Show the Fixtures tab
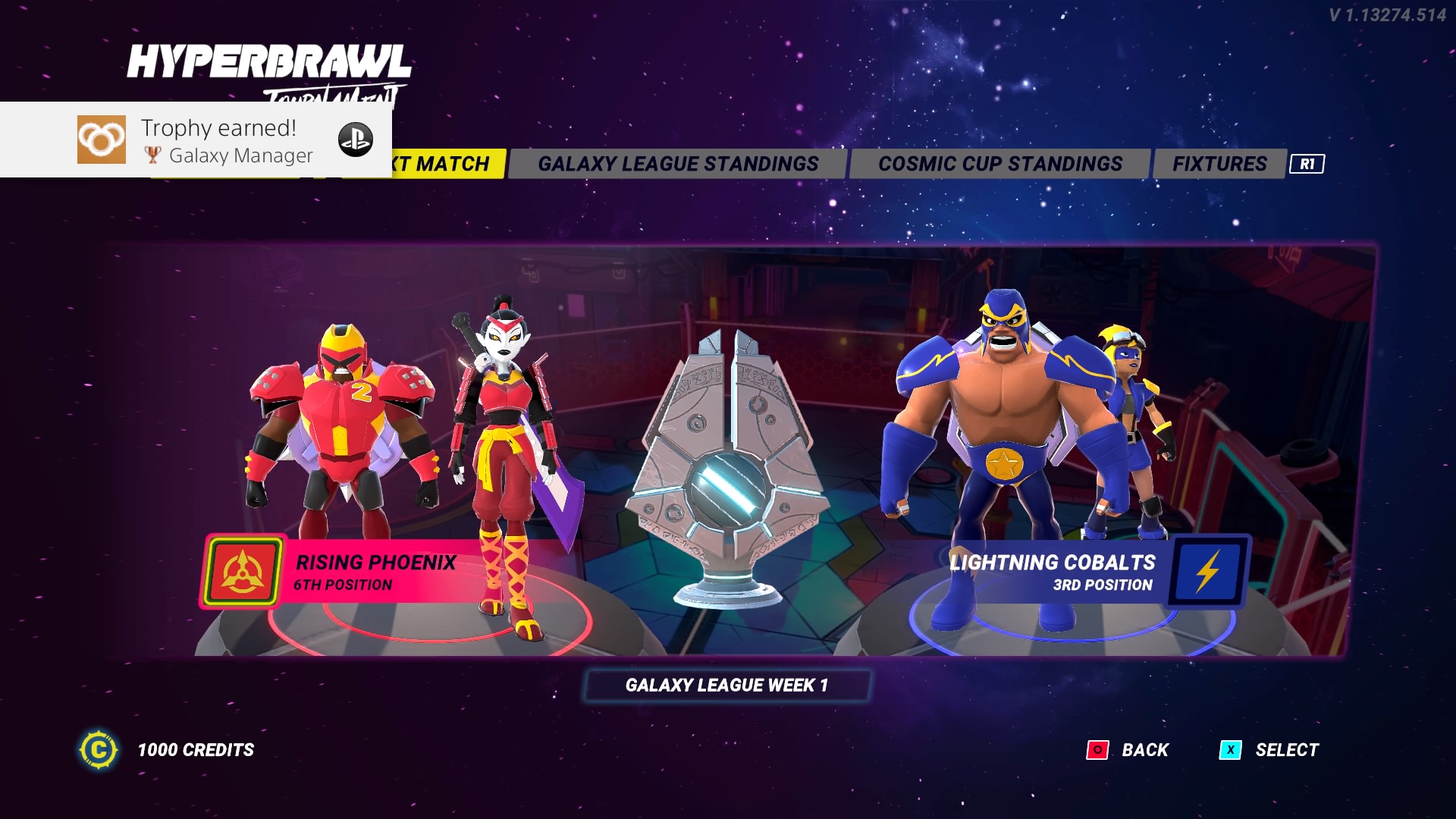This screenshot has height=819, width=1456. click(1219, 164)
